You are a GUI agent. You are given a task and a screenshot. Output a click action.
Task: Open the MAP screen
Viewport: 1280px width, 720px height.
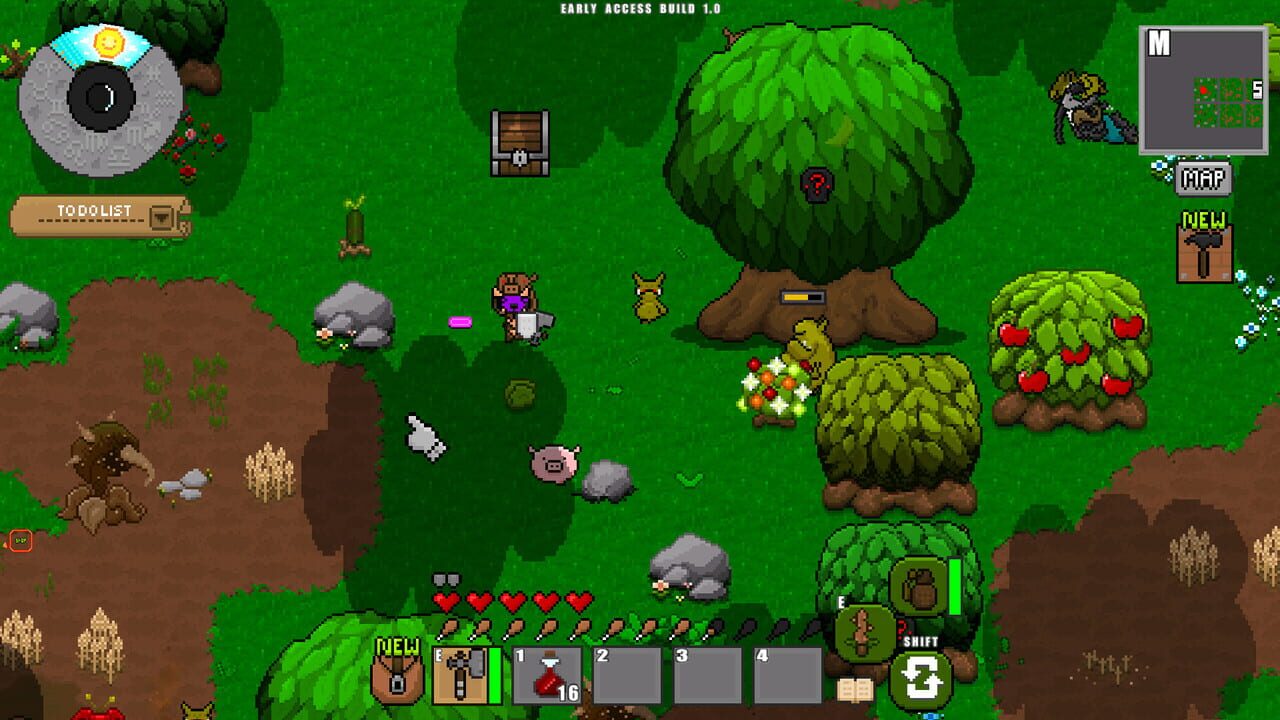click(1203, 180)
